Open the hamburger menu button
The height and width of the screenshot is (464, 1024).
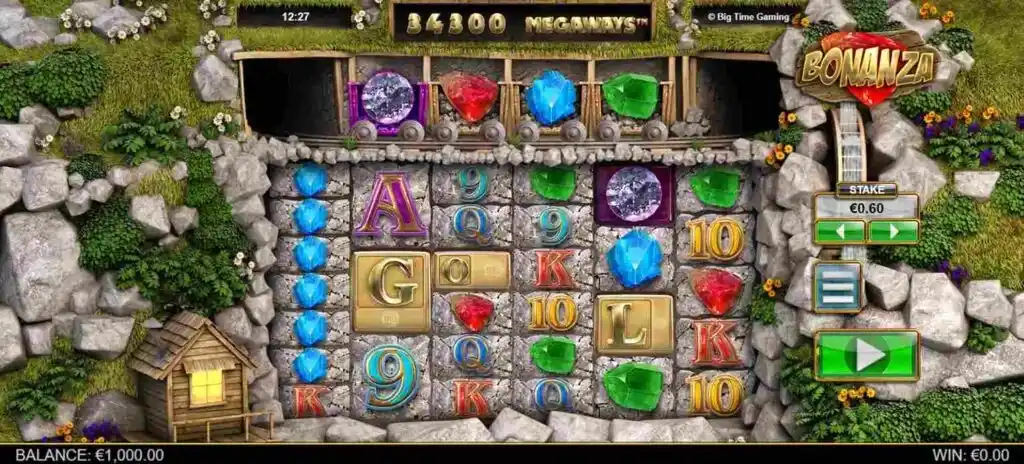[838, 287]
